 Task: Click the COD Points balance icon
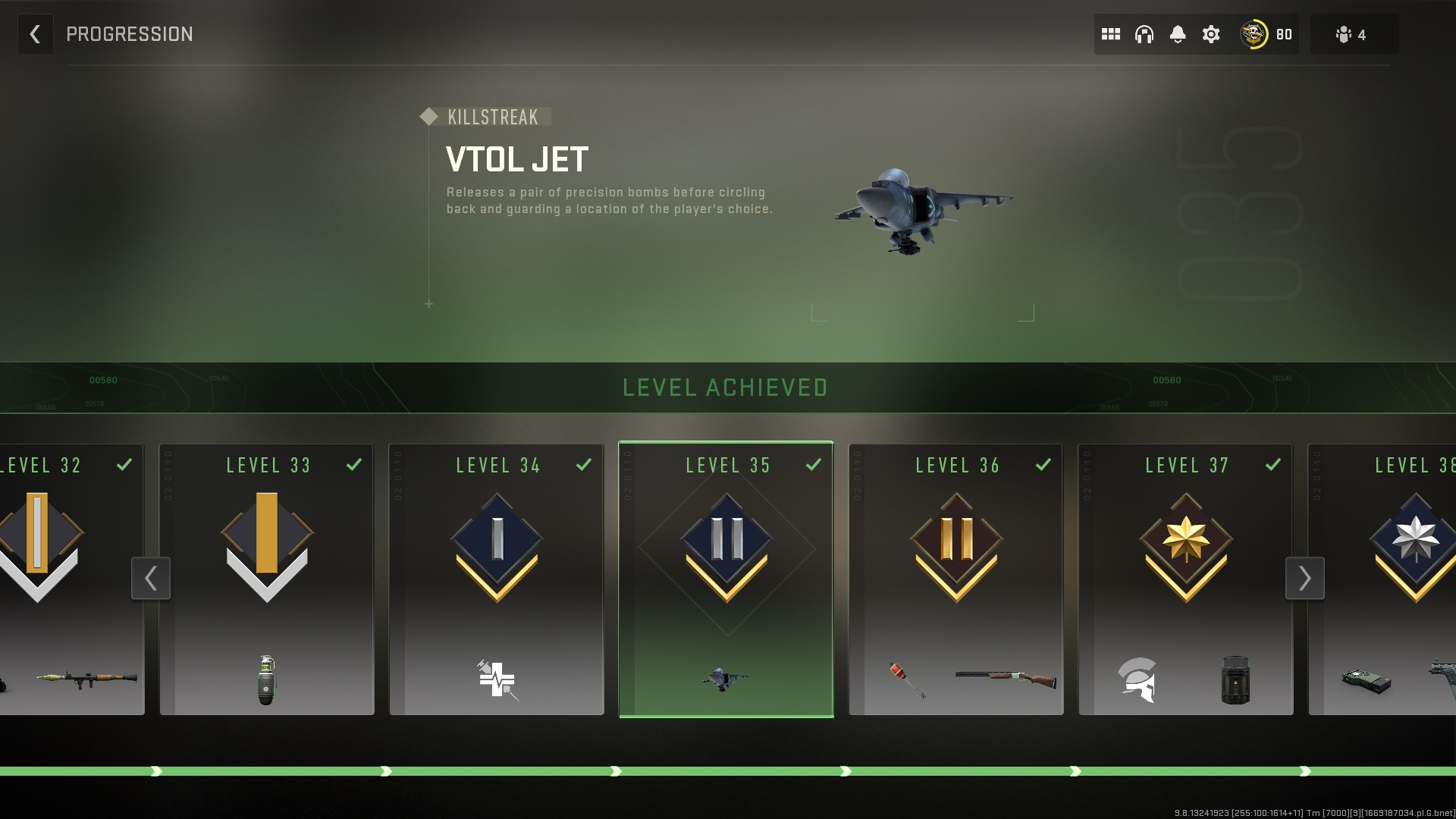click(x=1253, y=33)
